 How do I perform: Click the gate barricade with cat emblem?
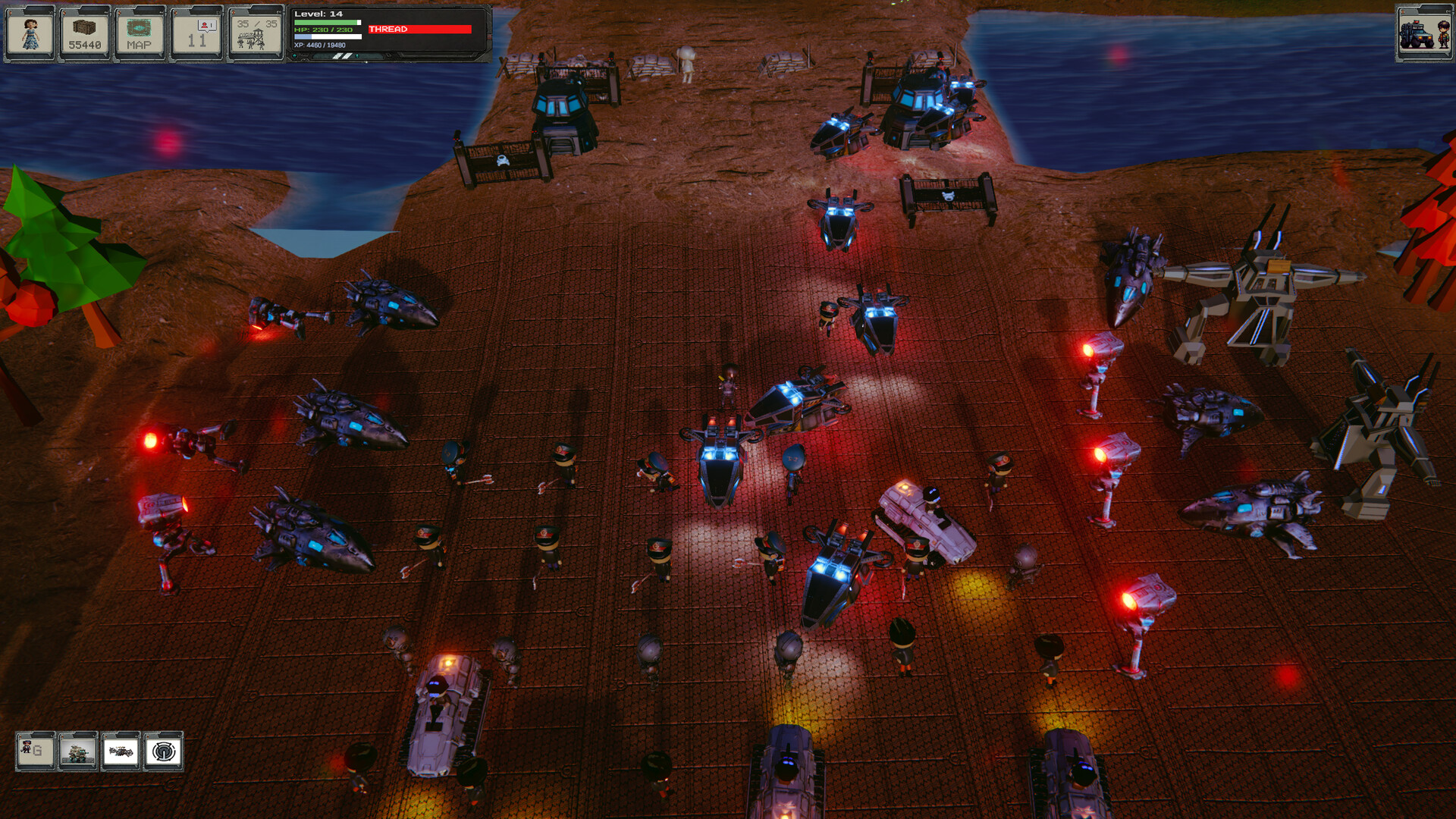click(948, 199)
